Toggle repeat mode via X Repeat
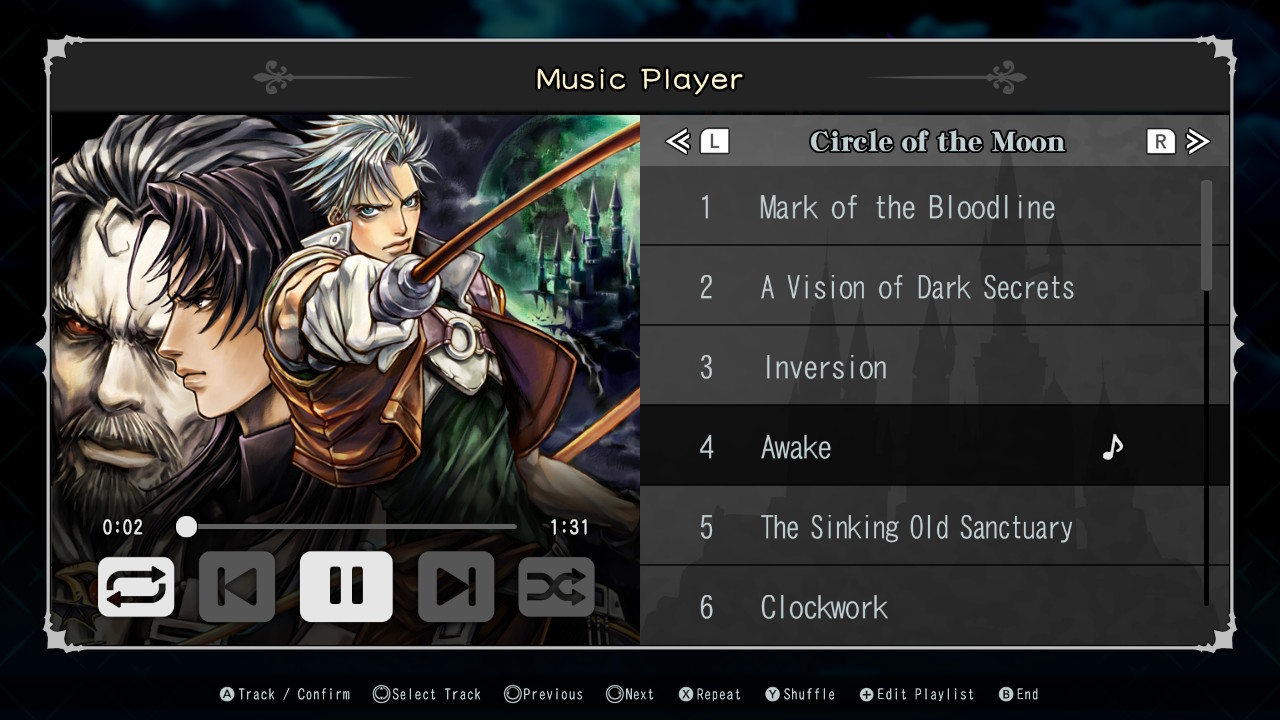The width and height of the screenshot is (1280, 720). 710,693
